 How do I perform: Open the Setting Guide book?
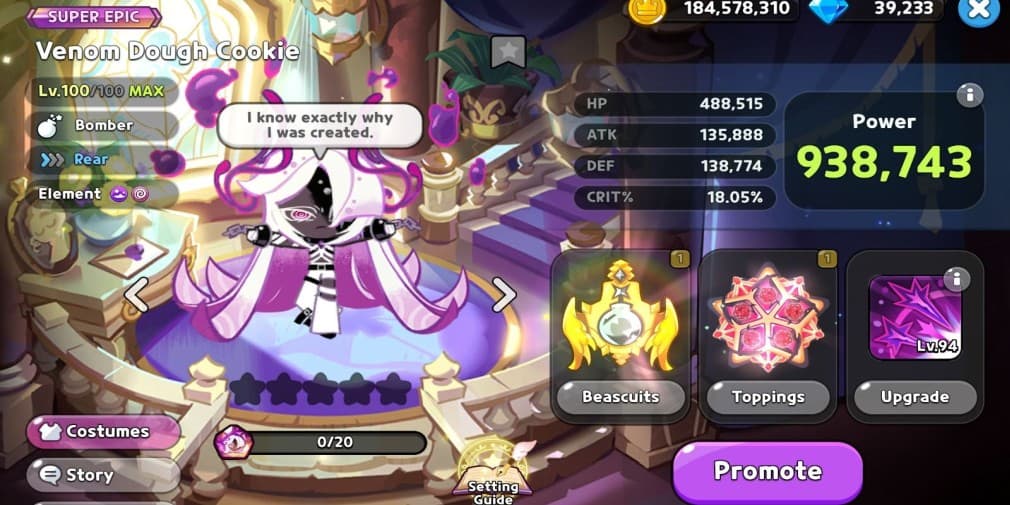494,470
